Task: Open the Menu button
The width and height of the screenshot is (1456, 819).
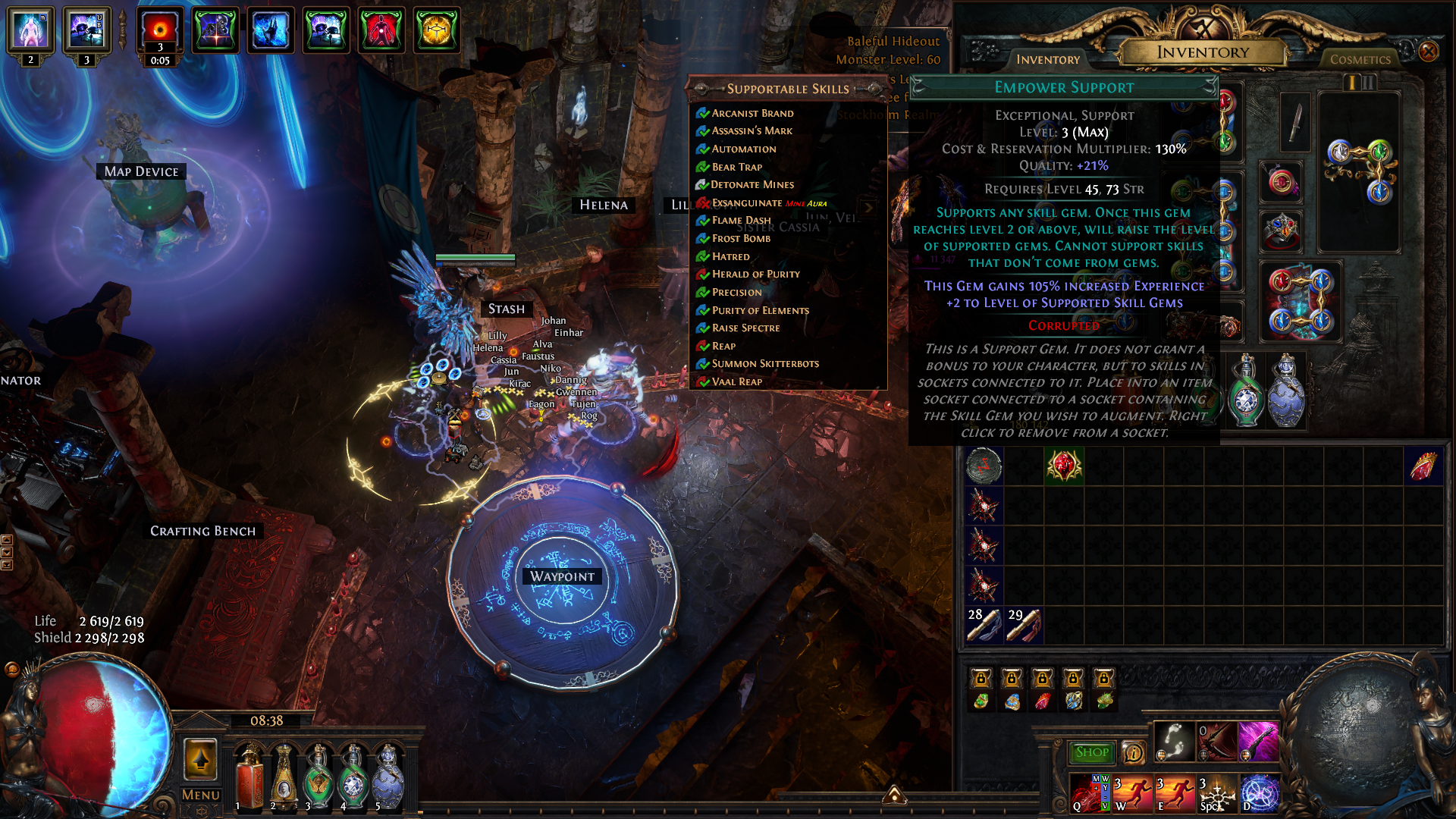Action: click(201, 795)
